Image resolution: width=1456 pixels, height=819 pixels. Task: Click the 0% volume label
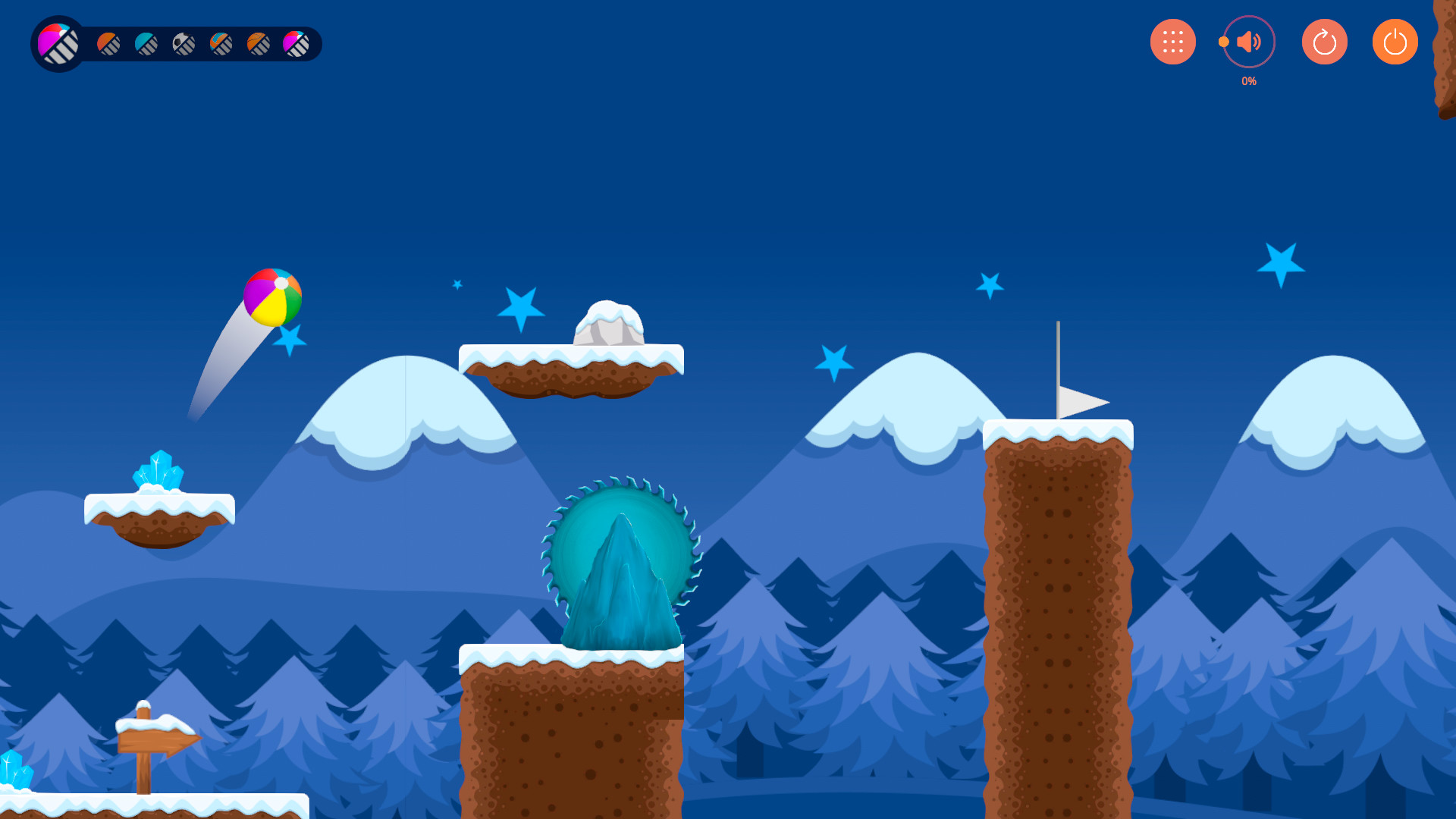1248,80
